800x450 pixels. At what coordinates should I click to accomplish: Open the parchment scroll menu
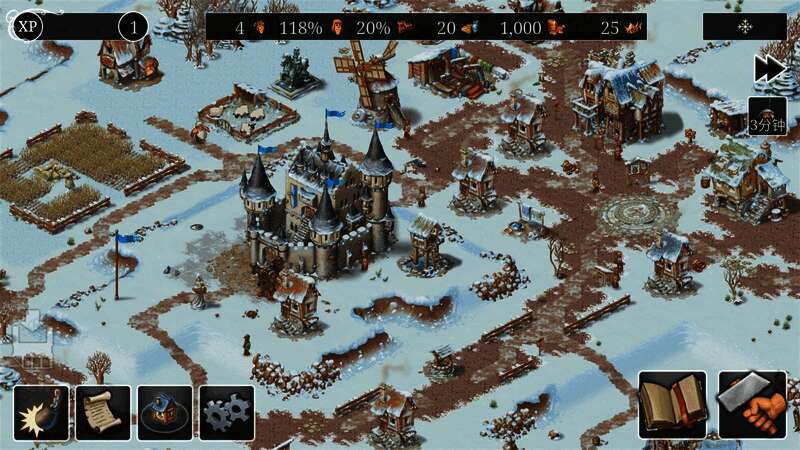[x=103, y=413]
